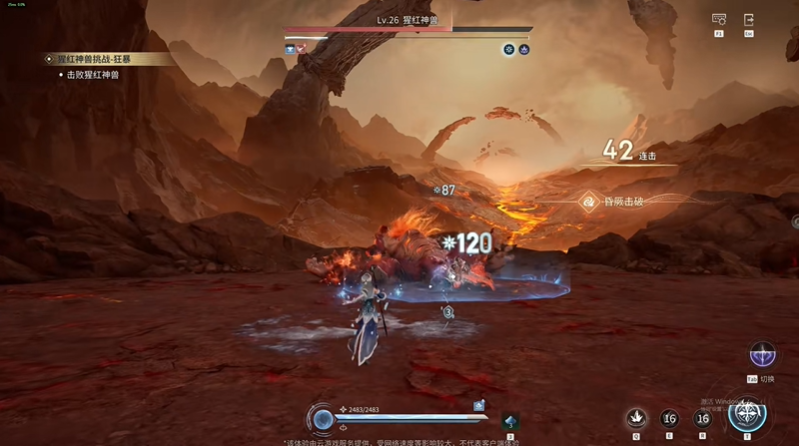
Task: Open the keyboard settings icon
Action: point(718,20)
